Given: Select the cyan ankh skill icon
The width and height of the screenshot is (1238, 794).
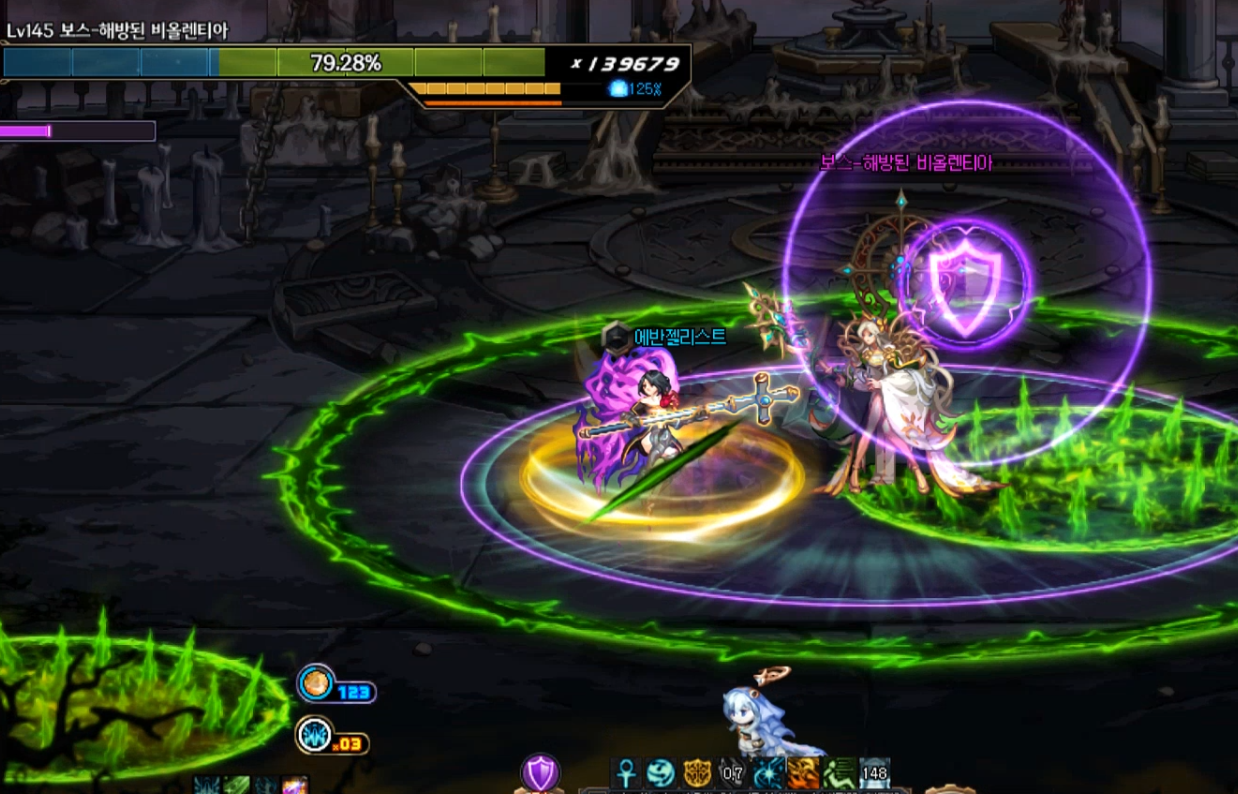Looking at the screenshot, I should coord(627,773).
